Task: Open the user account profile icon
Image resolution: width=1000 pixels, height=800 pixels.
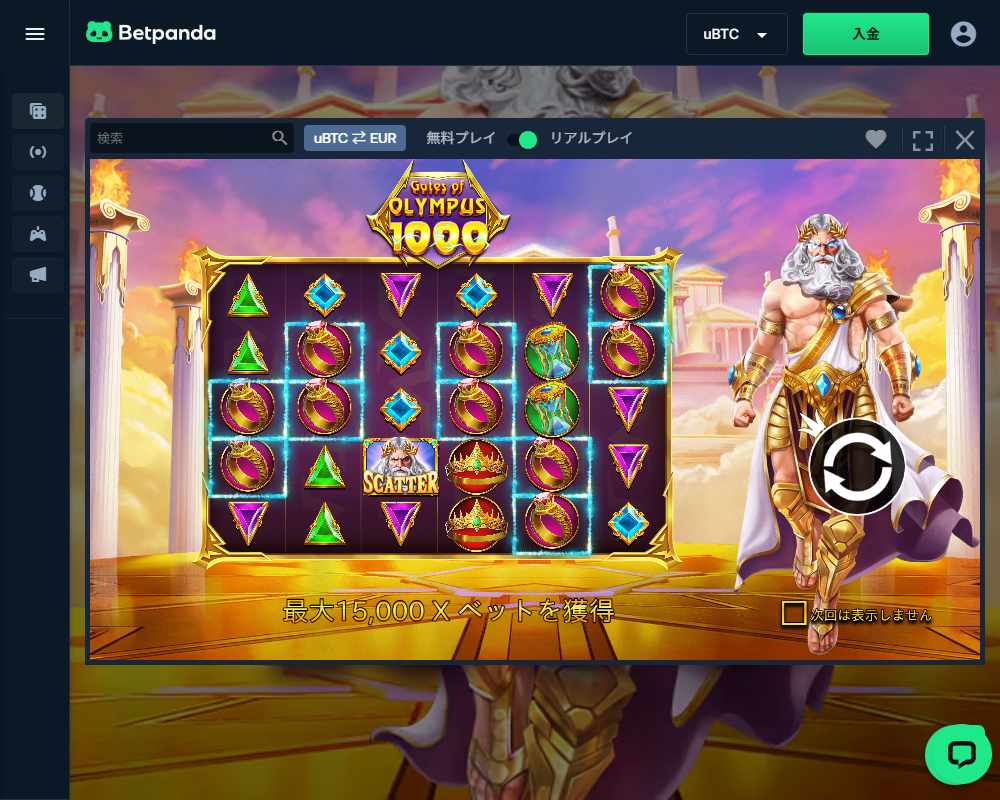Action: [x=963, y=34]
